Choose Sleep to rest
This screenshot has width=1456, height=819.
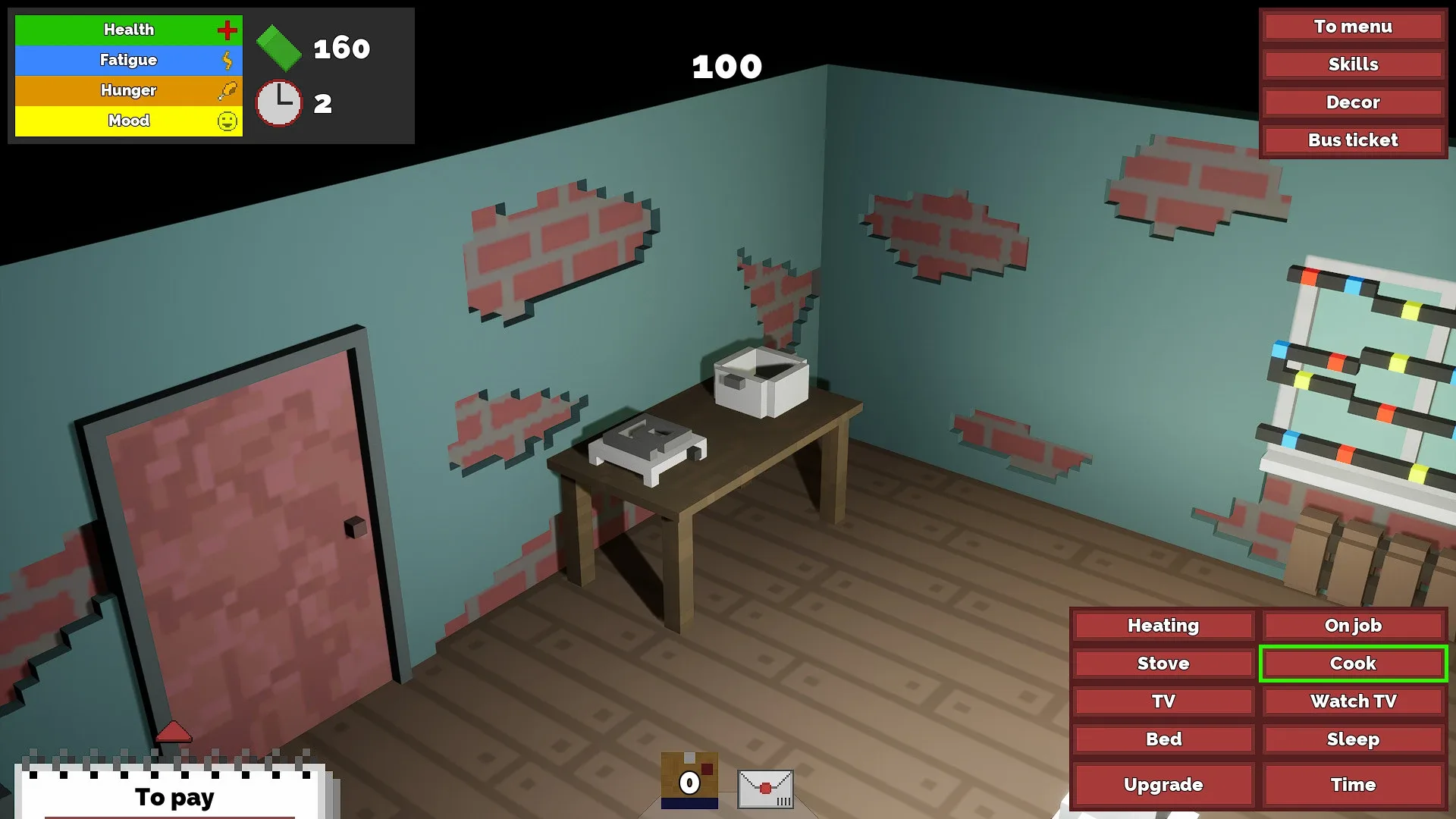[1353, 739]
